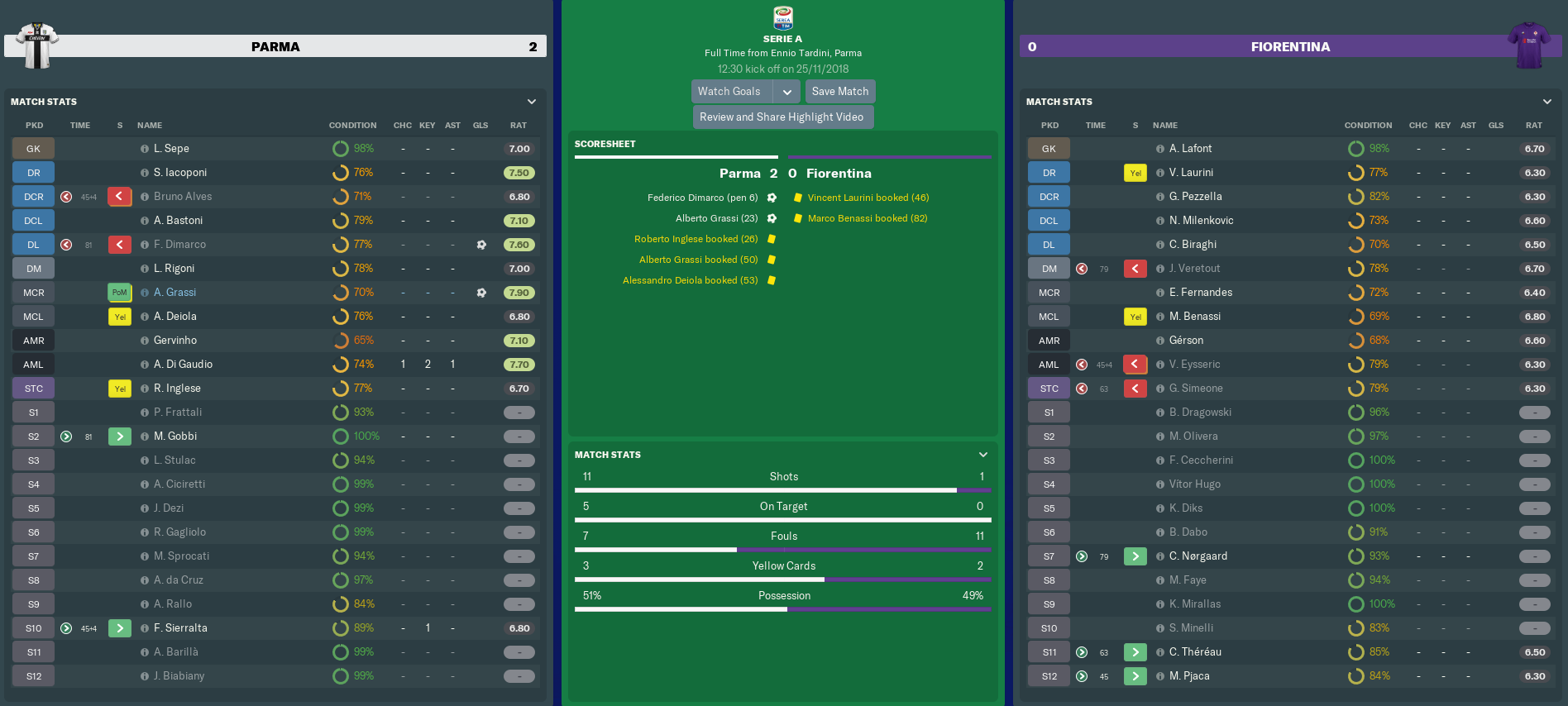View A. Di Gaudio's player row
The image size is (1568, 706).
coord(183,365)
